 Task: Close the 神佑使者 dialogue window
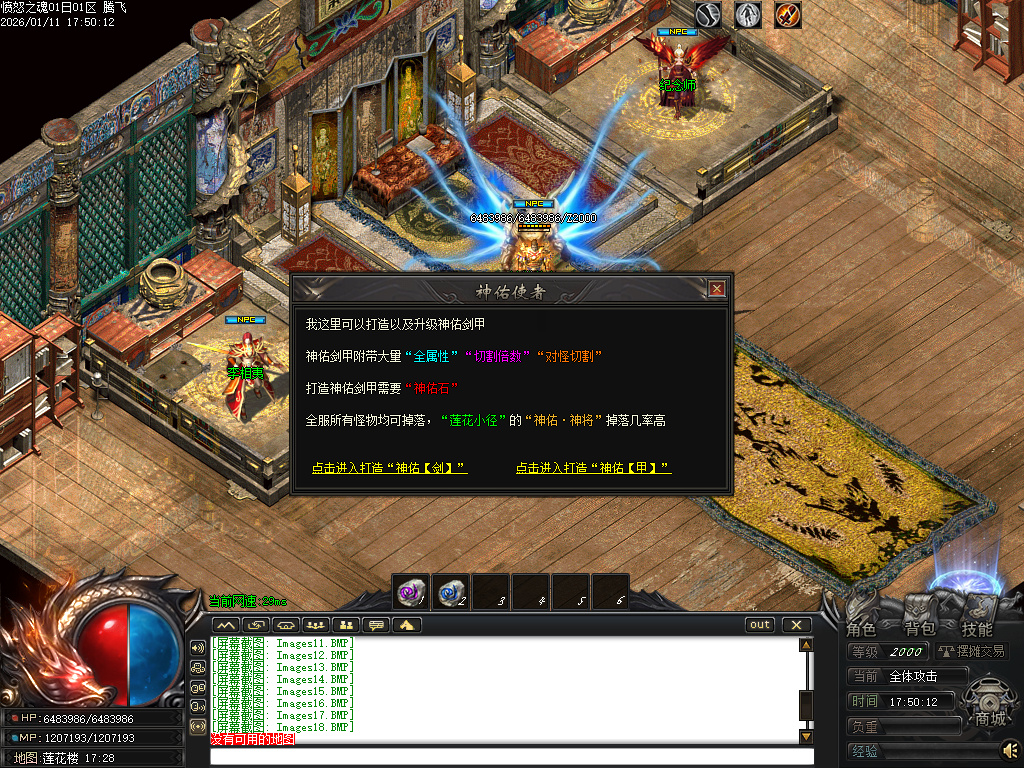716,289
